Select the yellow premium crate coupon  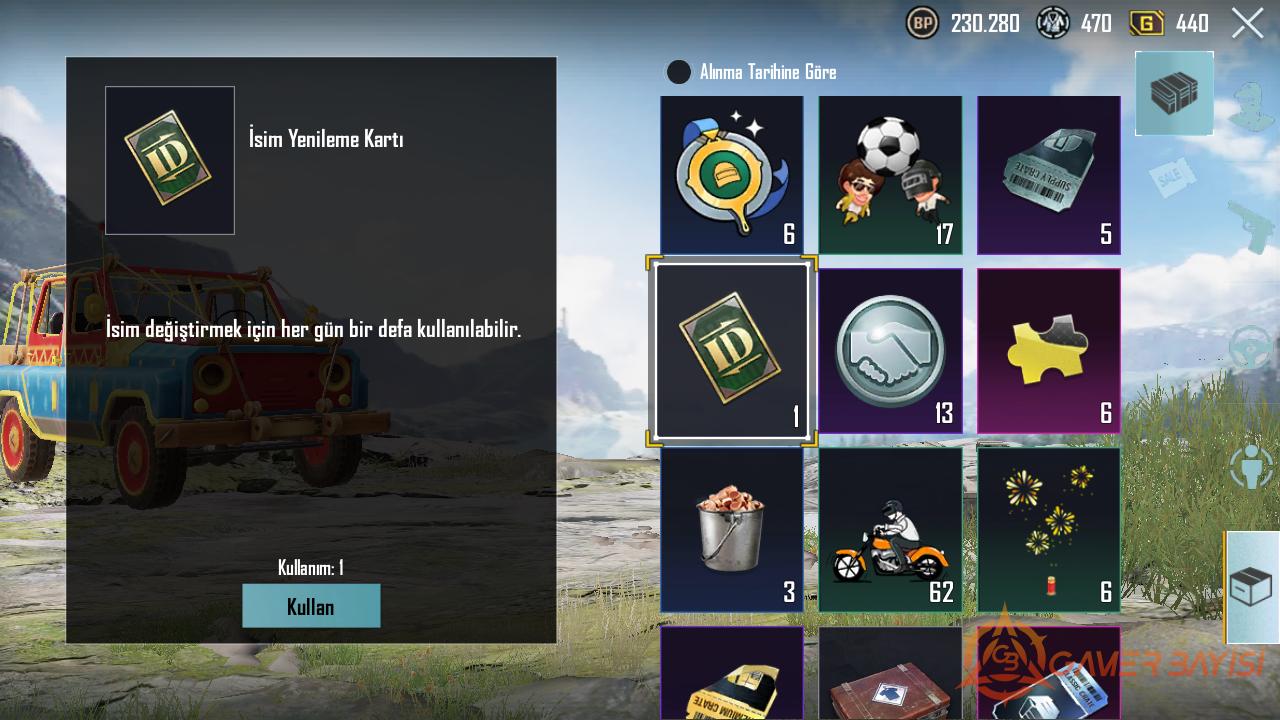[731, 675]
